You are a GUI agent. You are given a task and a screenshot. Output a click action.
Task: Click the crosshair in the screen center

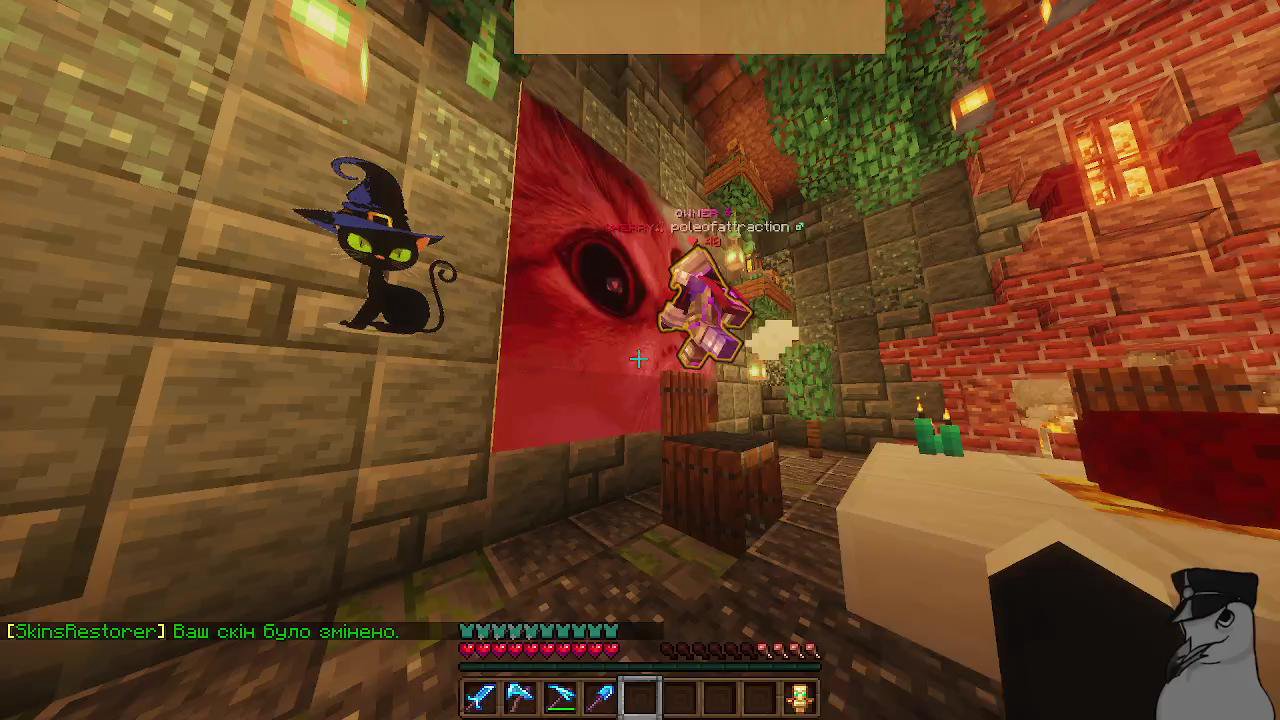638,359
